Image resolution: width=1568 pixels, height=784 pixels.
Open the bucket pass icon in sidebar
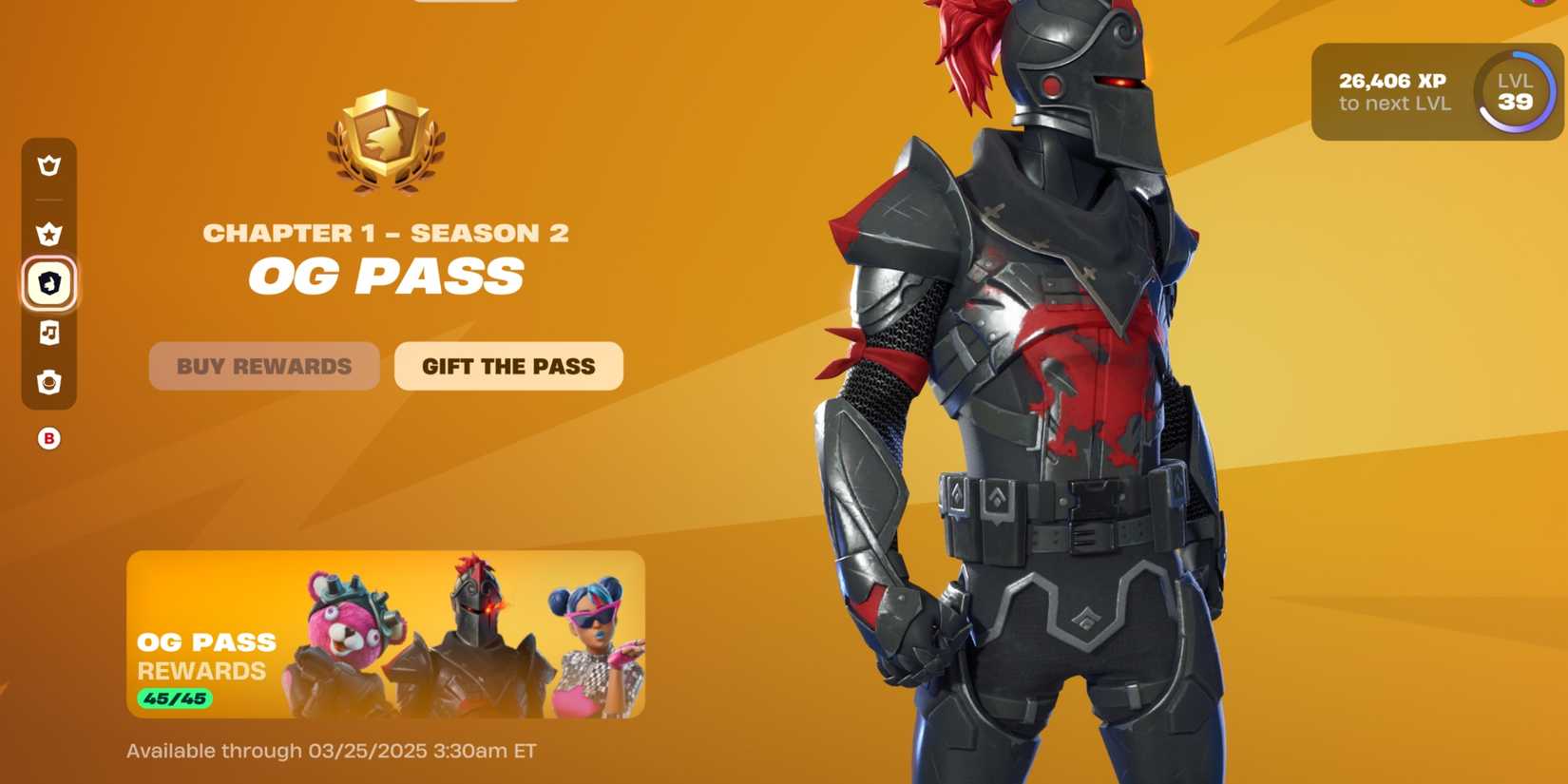tap(48, 384)
